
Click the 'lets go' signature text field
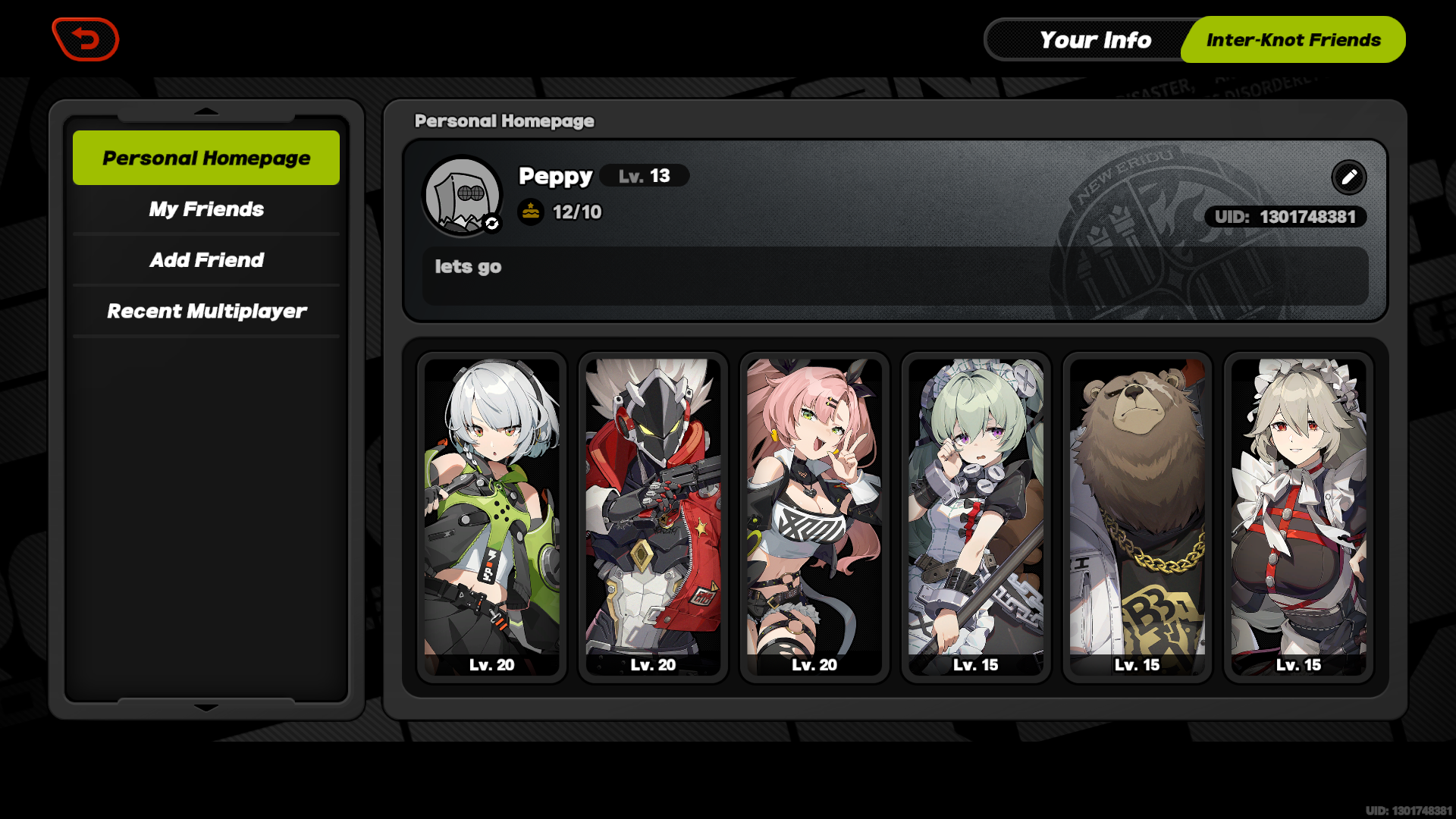(x=895, y=276)
